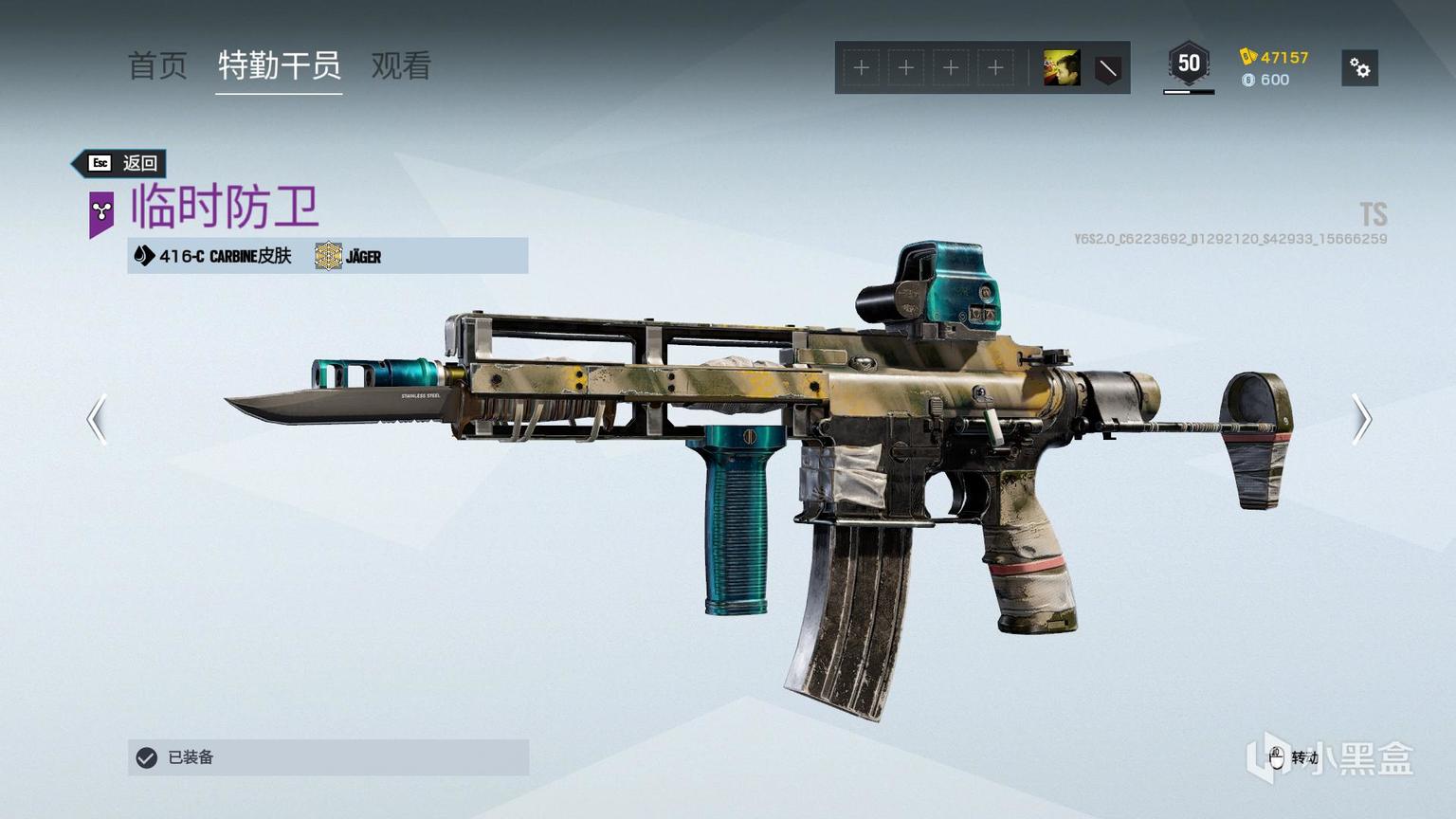Open the level 50 badge
The image size is (1456, 819).
[x=1189, y=65]
